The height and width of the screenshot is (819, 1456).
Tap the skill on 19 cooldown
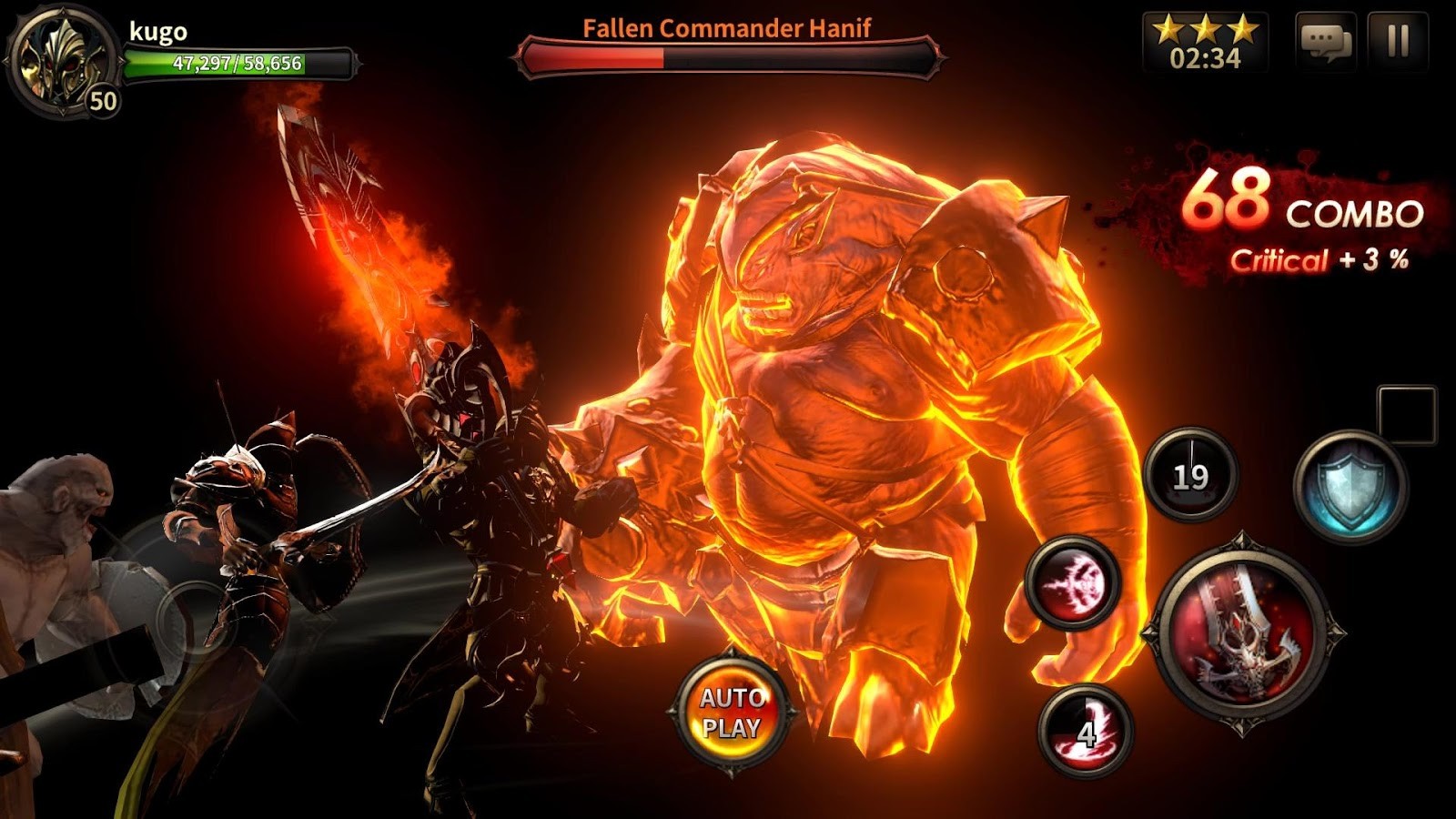[1190, 475]
